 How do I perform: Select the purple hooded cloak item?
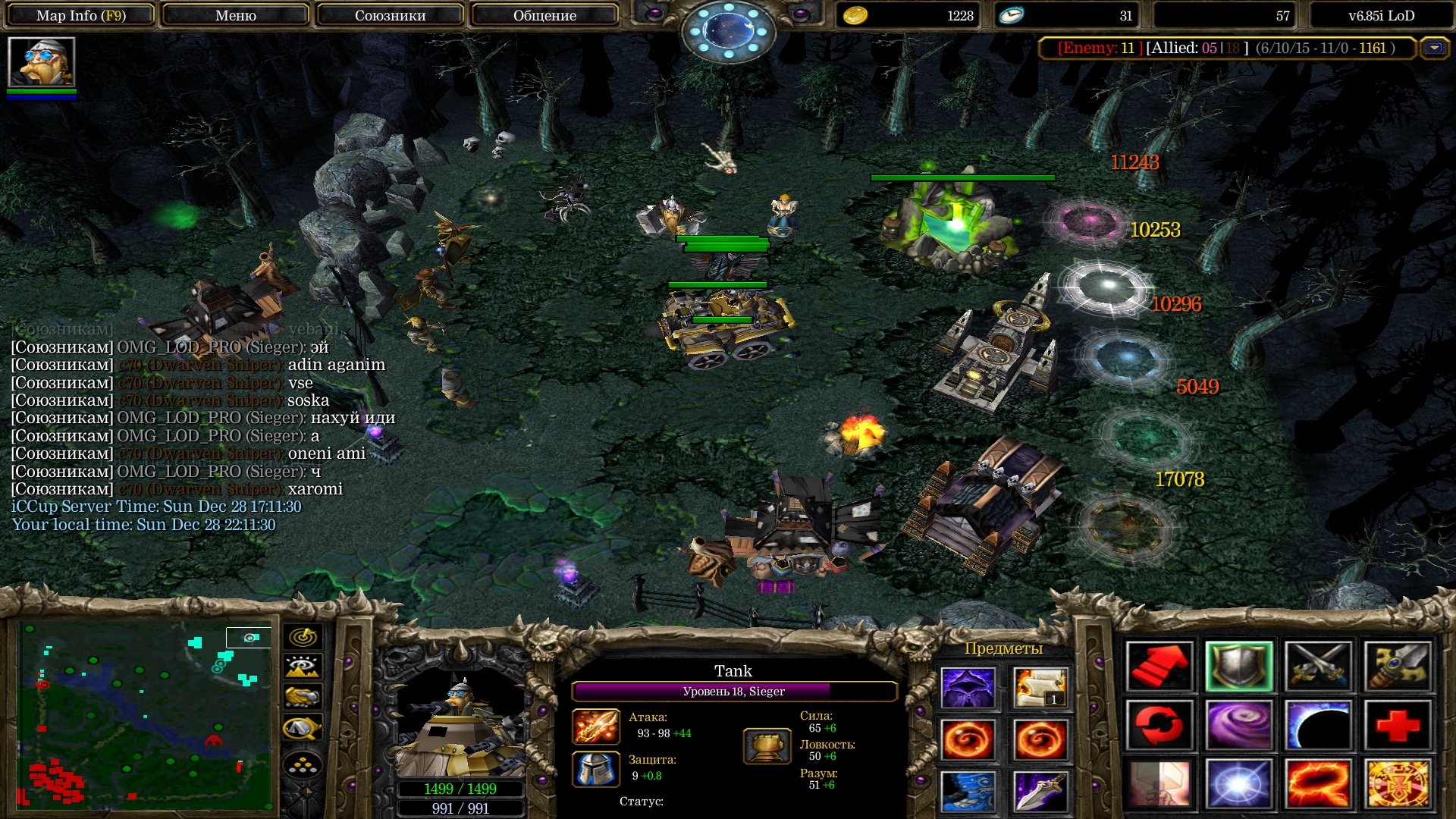pos(968,688)
